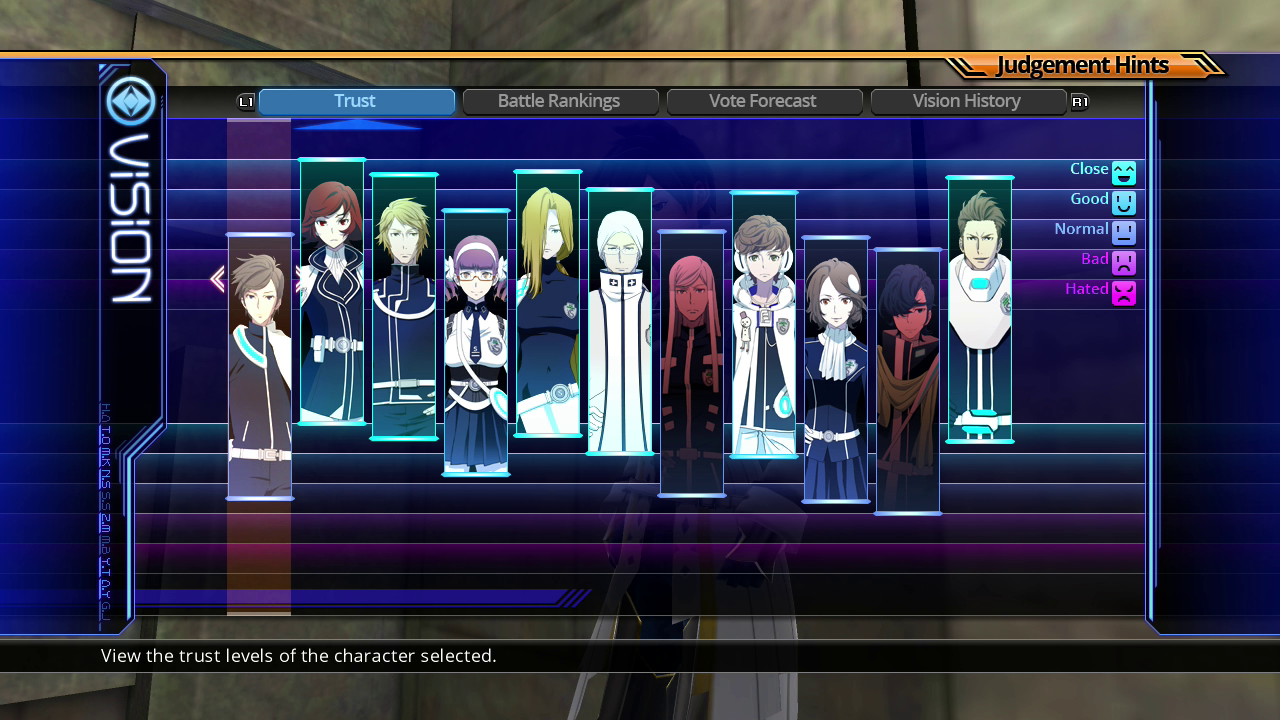Click the pink left arrow beside portraits

coord(217,280)
